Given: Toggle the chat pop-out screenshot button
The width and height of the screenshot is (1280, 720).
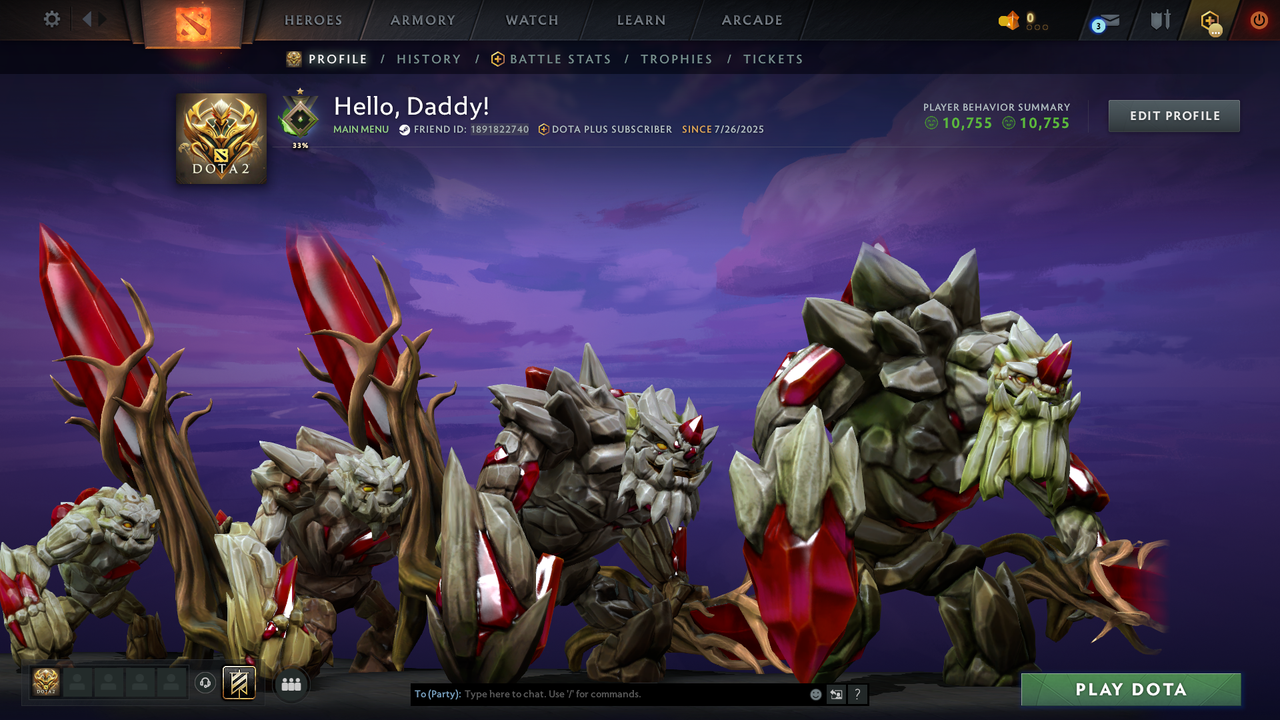Looking at the screenshot, I should click(836, 693).
